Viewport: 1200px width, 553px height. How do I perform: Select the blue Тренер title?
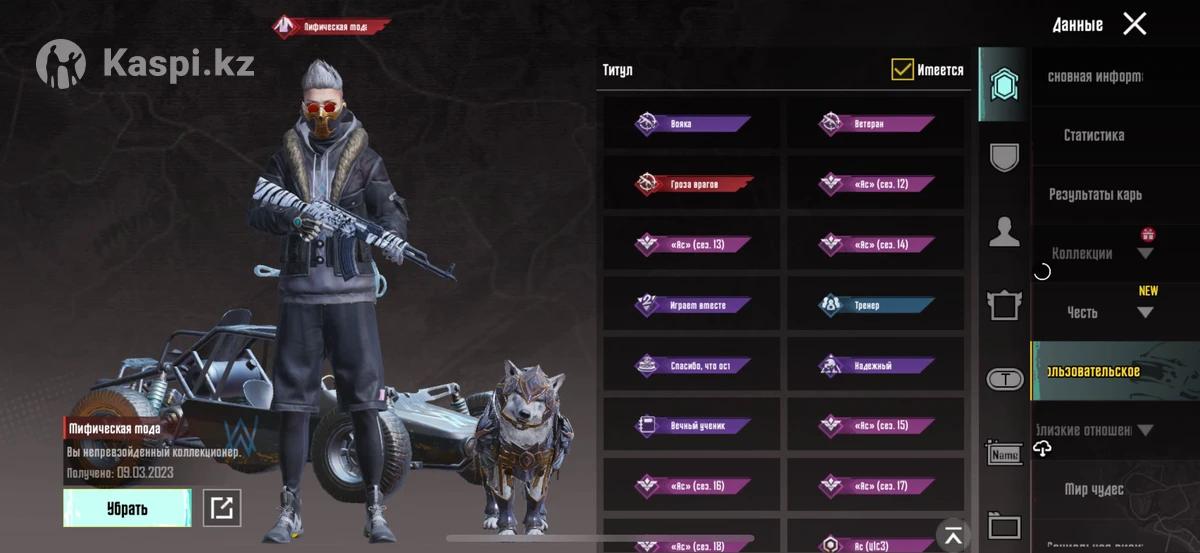[x=876, y=305]
